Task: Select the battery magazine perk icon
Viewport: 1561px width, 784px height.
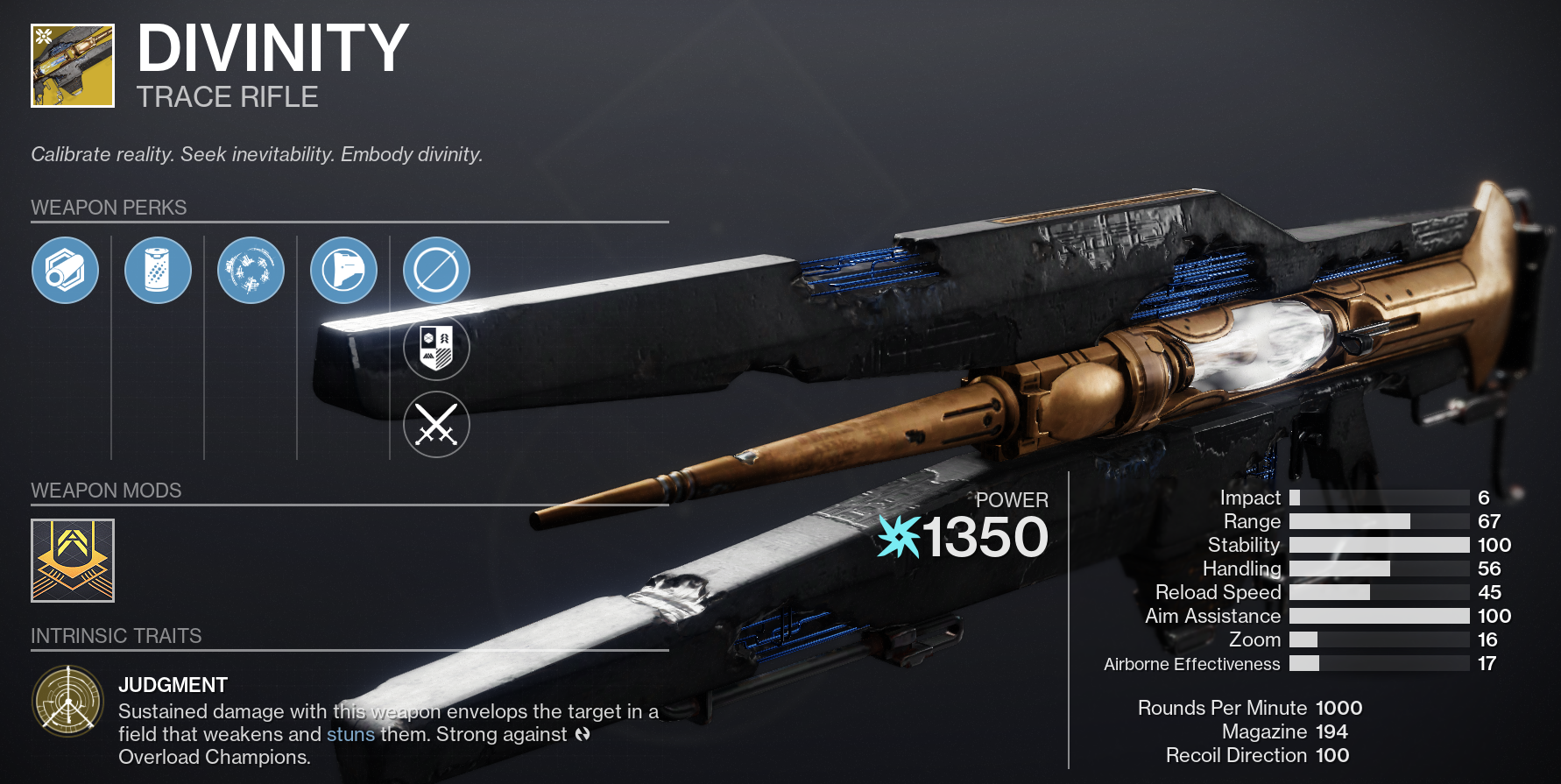Action: [159, 271]
